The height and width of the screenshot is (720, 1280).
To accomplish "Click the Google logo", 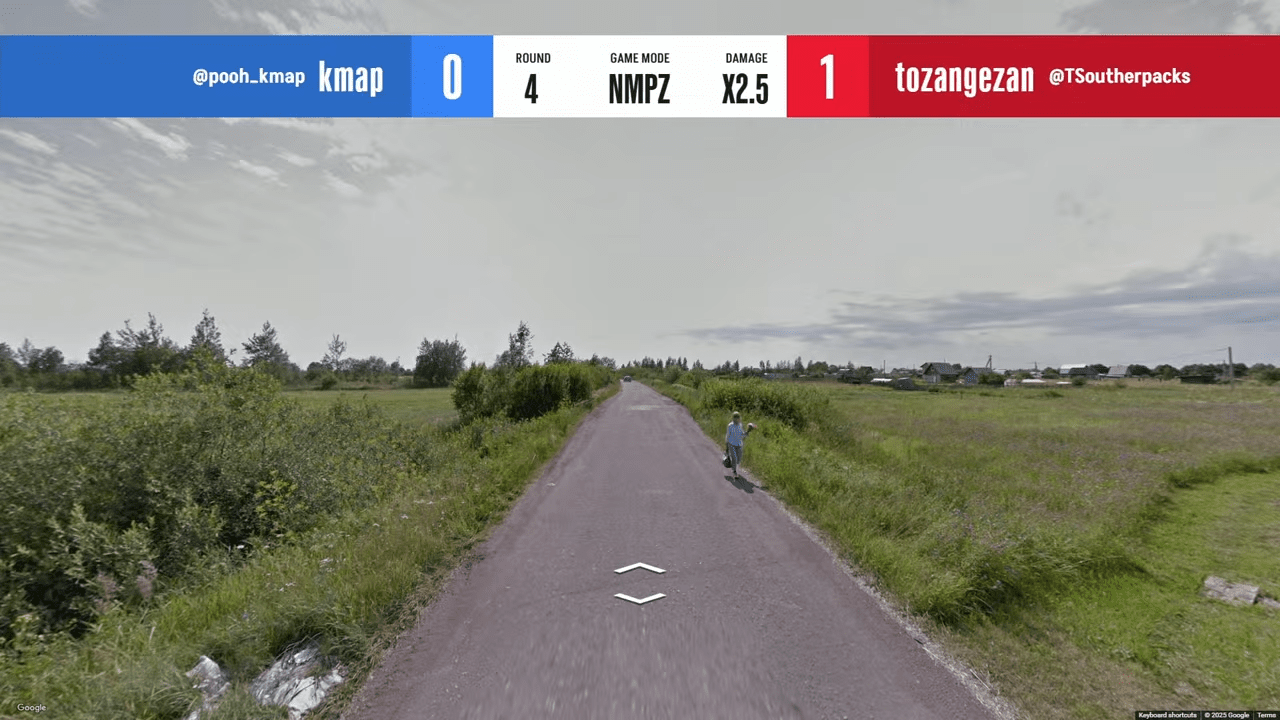I will (31, 708).
